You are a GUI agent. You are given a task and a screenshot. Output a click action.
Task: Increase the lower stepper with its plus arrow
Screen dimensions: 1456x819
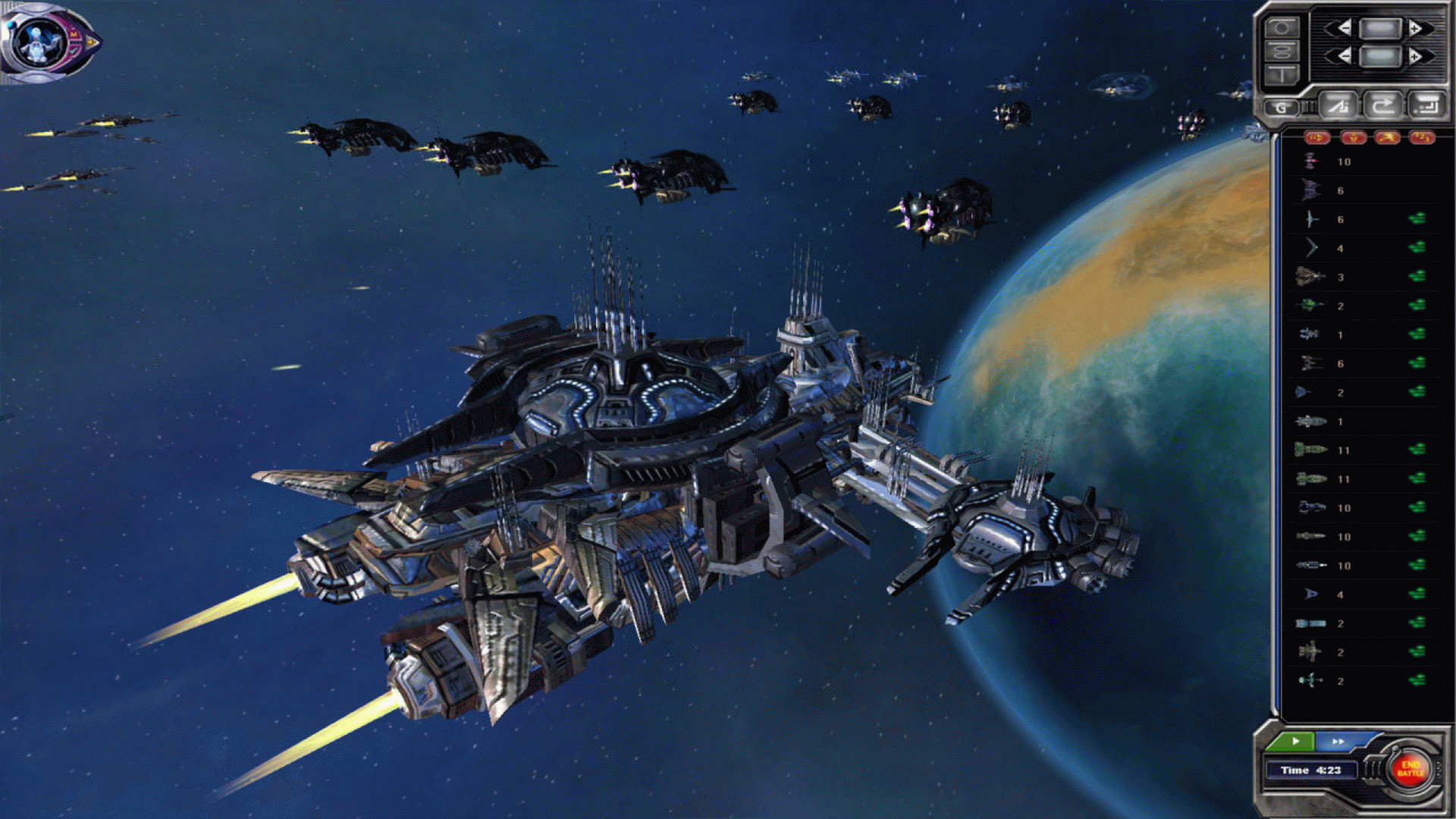click(1415, 56)
